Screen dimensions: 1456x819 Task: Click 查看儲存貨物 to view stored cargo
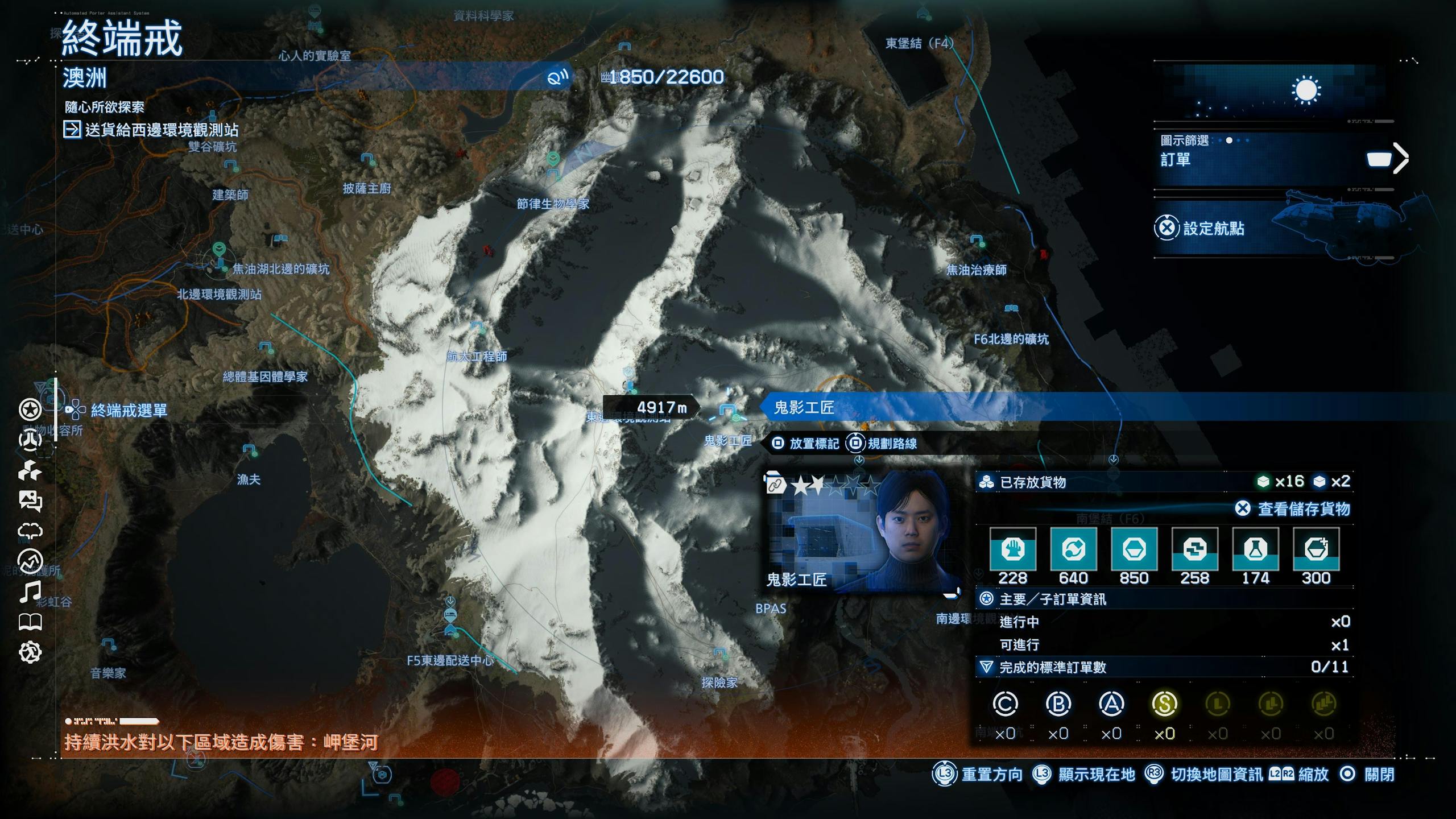pyautogui.click(x=1302, y=508)
